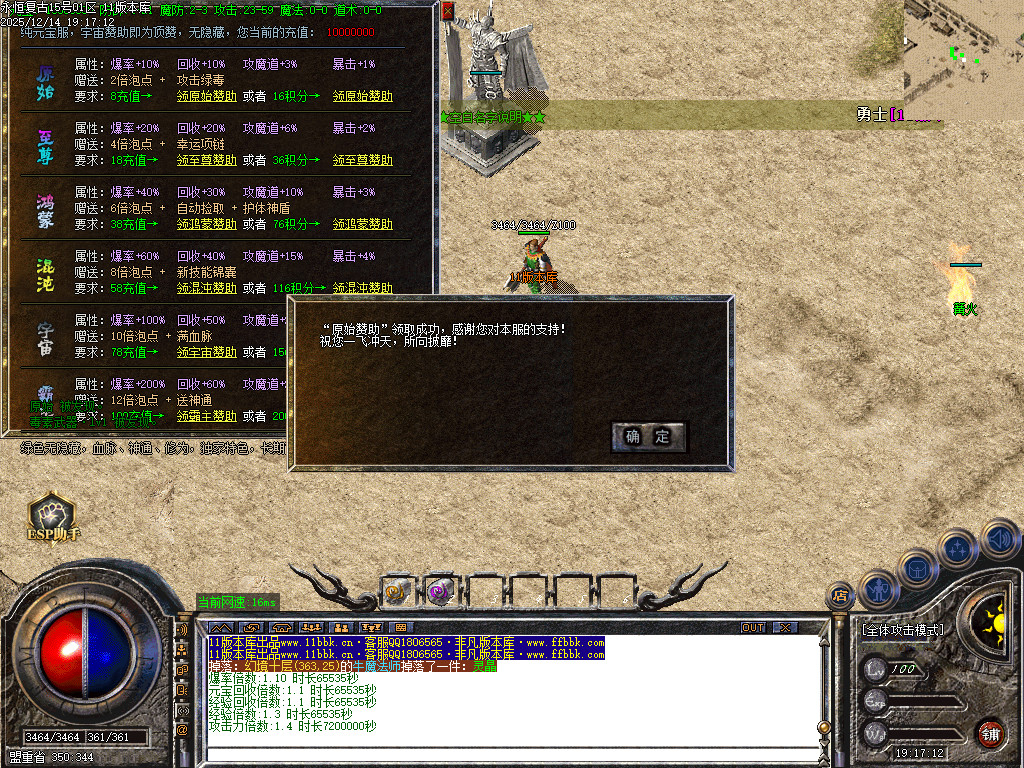Screen dimensions: 1024x768
Task: Open the ESP助手 fist icon
Action: (53, 515)
